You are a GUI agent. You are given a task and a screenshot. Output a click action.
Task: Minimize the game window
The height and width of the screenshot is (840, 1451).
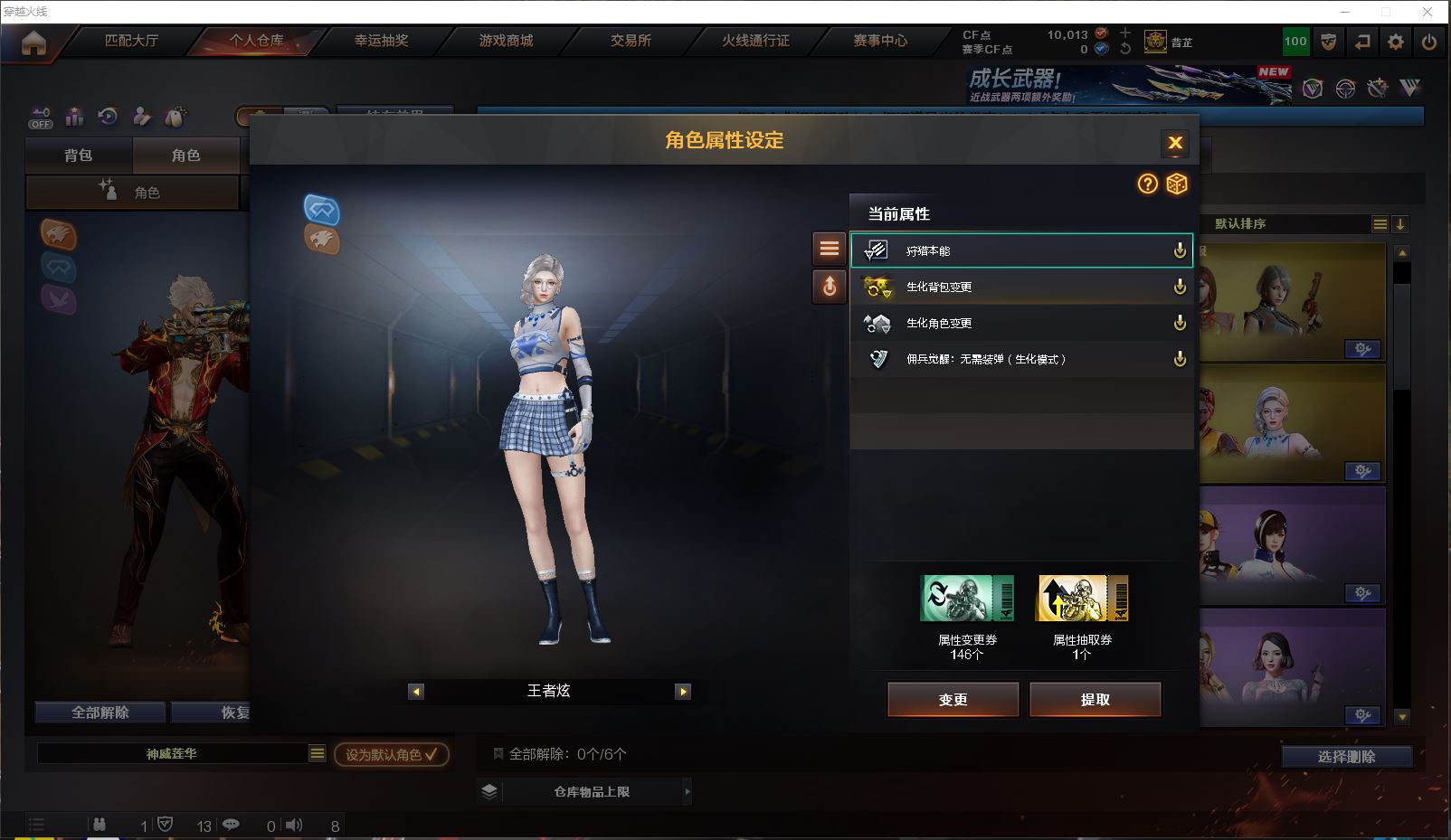(1345, 12)
